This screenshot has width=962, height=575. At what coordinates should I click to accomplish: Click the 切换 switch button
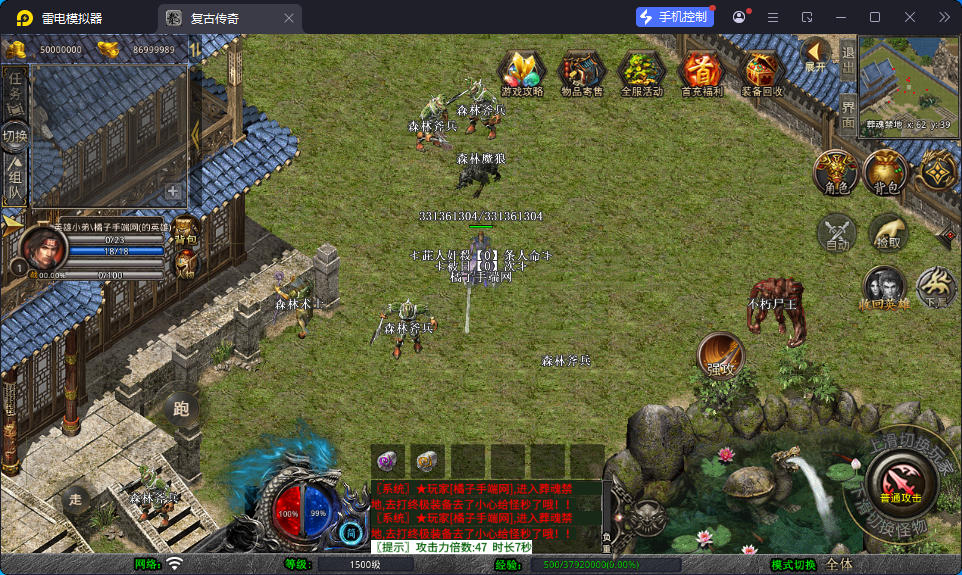[x=15, y=136]
